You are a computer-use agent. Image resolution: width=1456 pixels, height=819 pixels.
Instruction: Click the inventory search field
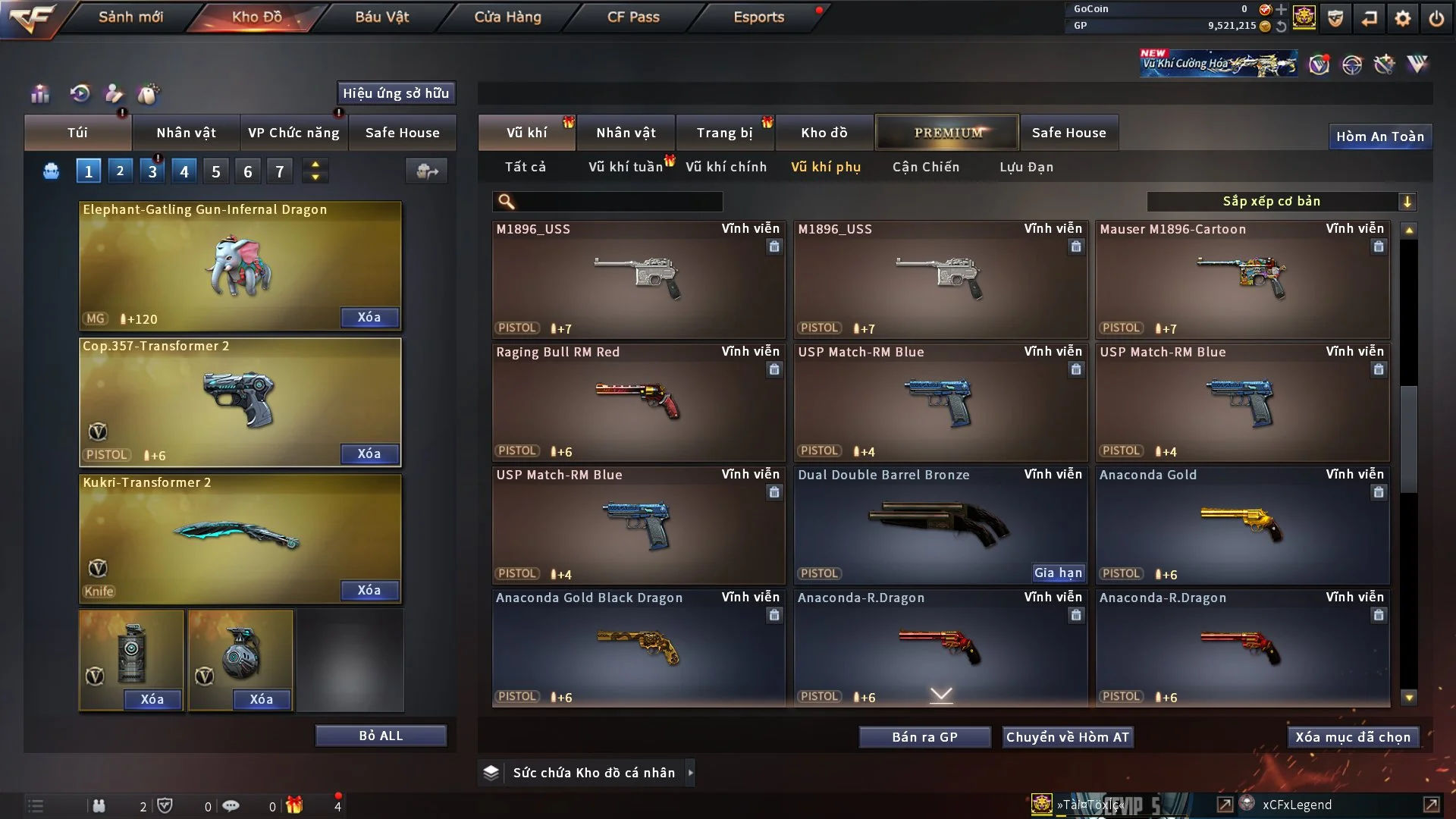point(618,201)
